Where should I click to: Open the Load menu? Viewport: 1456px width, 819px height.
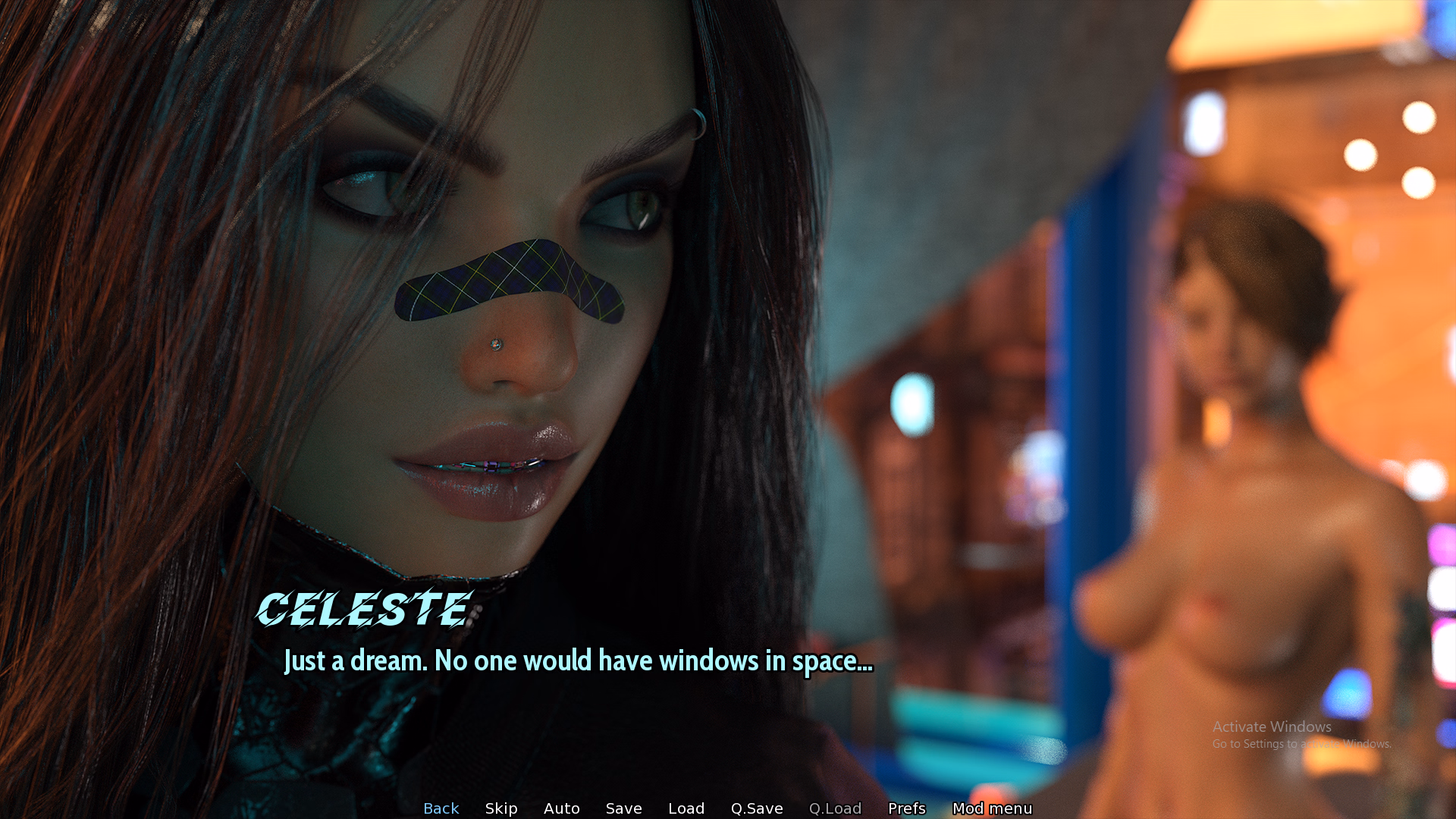(x=686, y=808)
